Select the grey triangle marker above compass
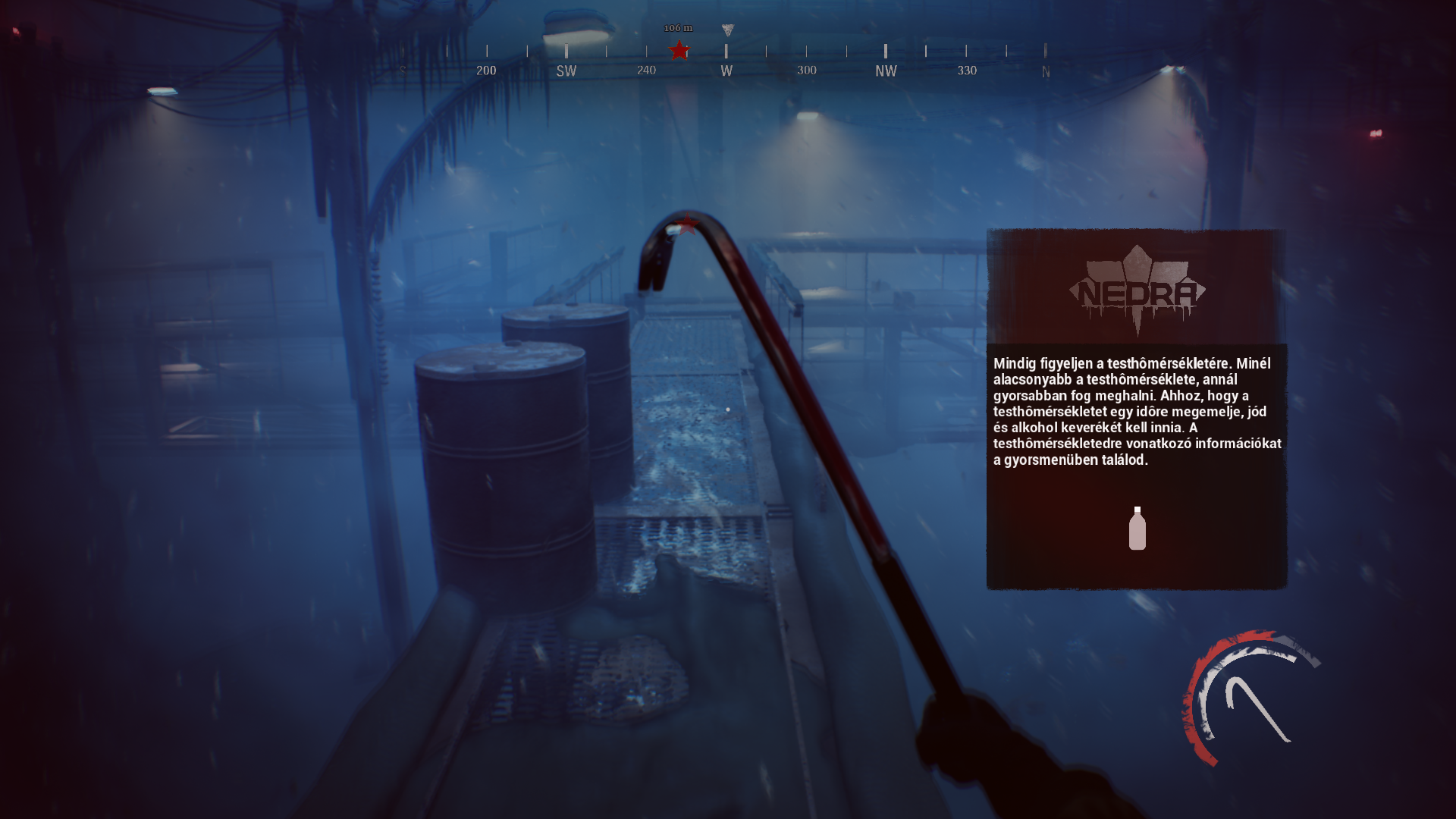 pos(728,30)
